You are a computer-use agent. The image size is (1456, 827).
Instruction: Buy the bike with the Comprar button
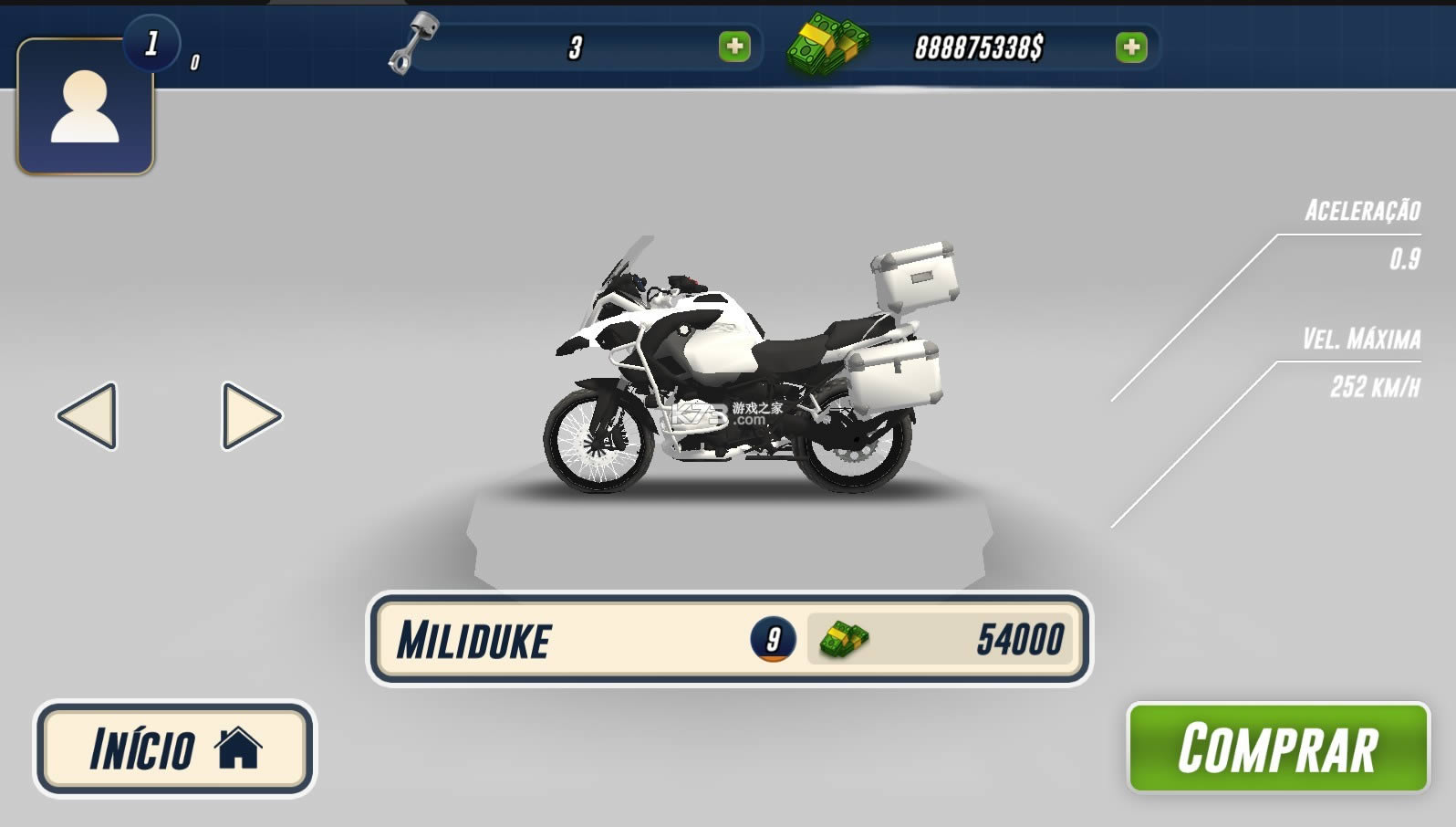[x=1277, y=748]
